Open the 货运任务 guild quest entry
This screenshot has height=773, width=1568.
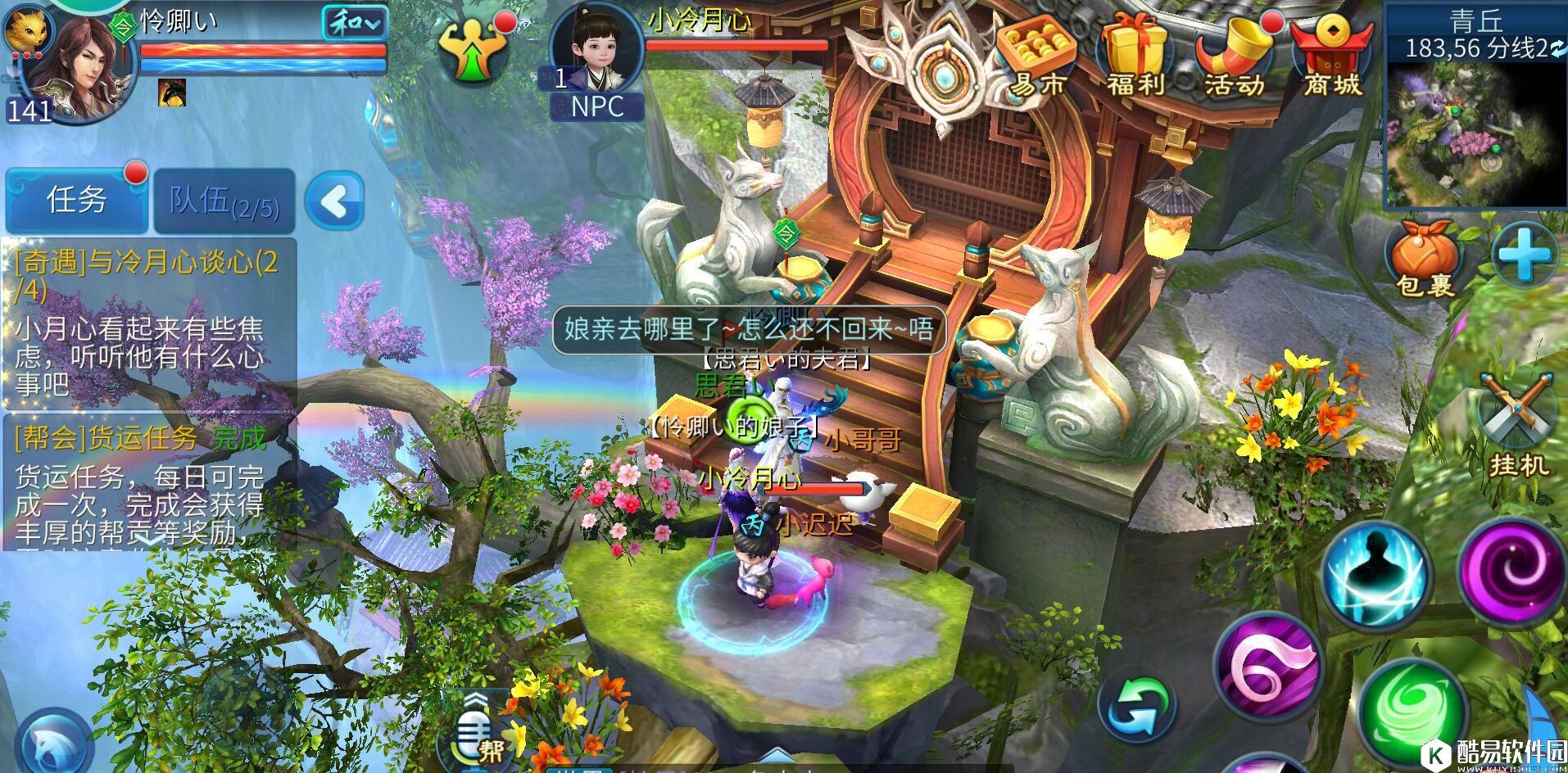click(x=147, y=483)
